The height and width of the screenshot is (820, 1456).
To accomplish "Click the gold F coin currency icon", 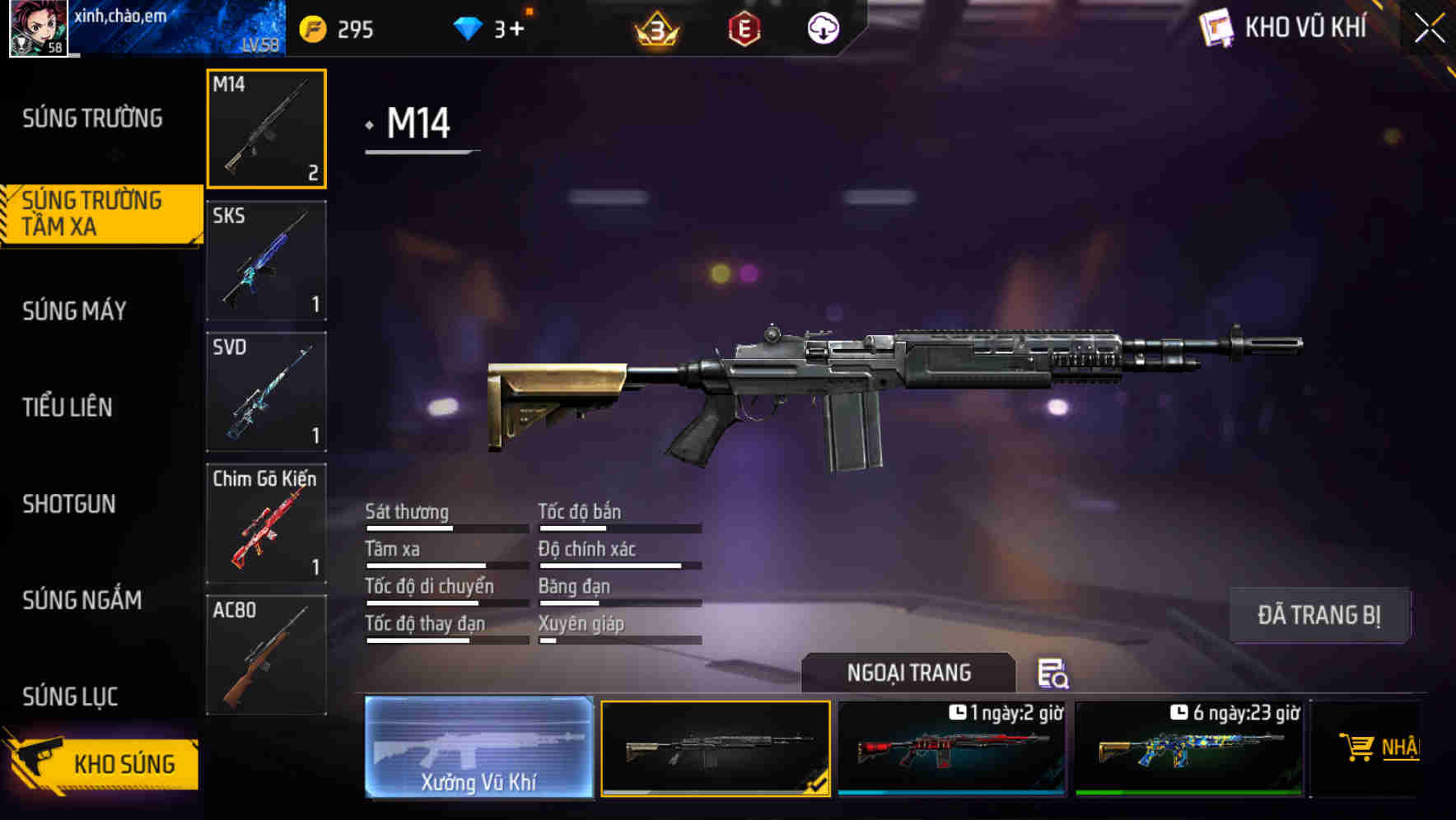I will 310,27.
